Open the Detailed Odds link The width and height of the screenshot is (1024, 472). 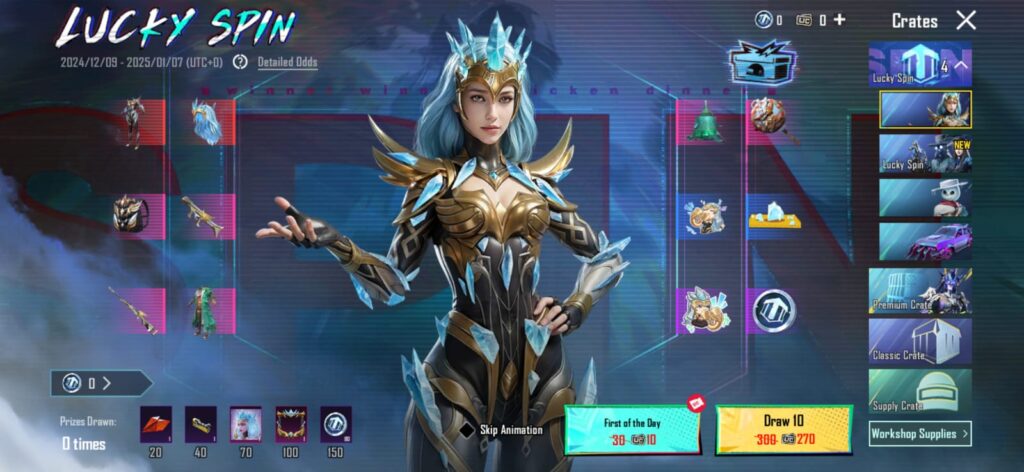coord(287,62)
